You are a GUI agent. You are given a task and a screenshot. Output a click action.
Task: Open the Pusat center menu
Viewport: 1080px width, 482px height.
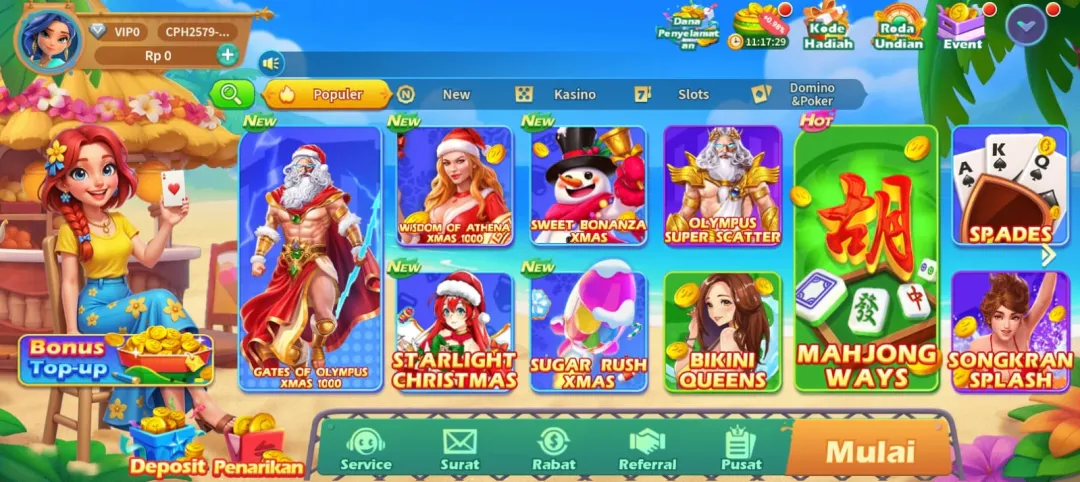[741, 448]
